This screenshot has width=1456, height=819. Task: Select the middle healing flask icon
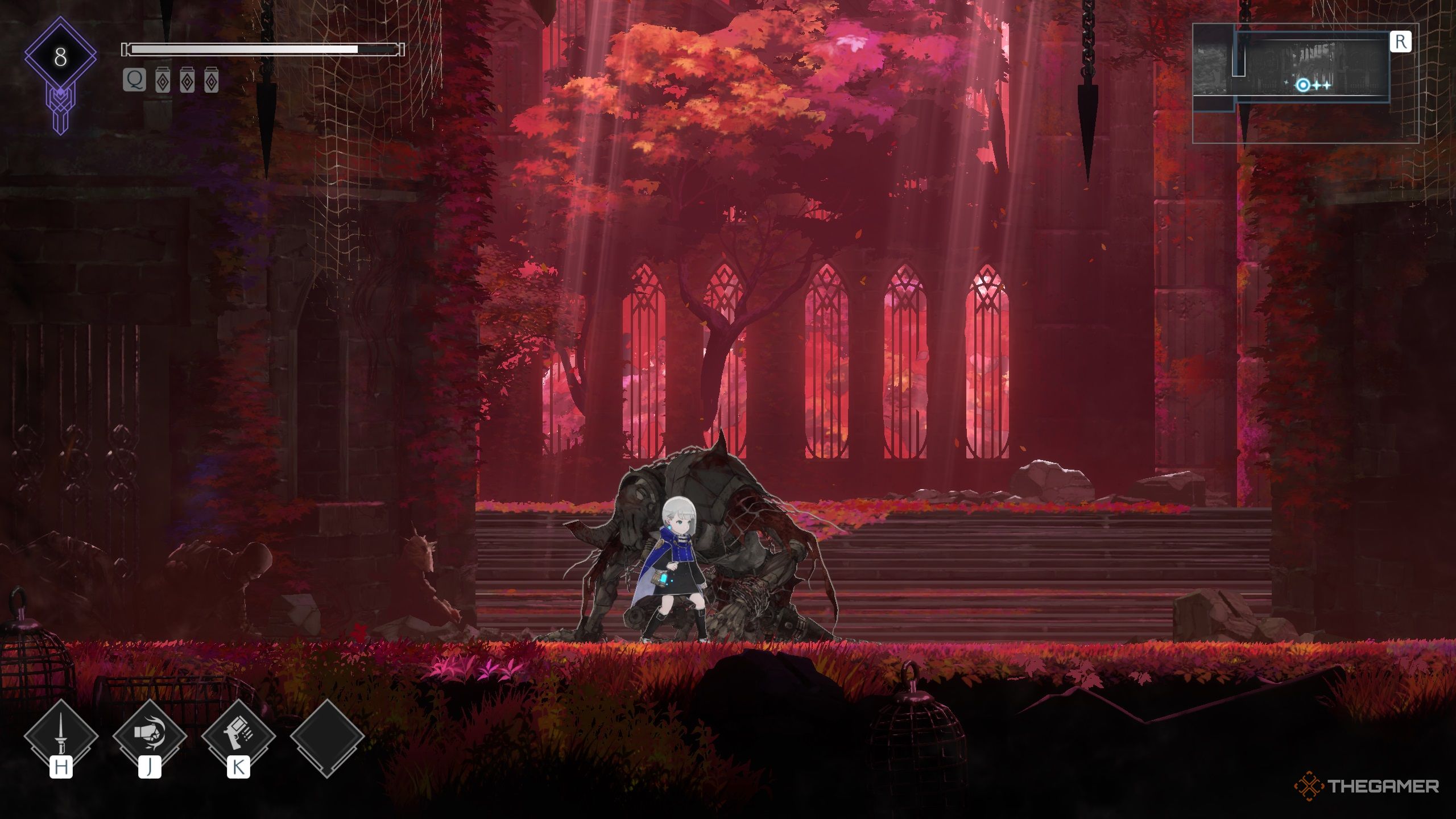[188, 81]
